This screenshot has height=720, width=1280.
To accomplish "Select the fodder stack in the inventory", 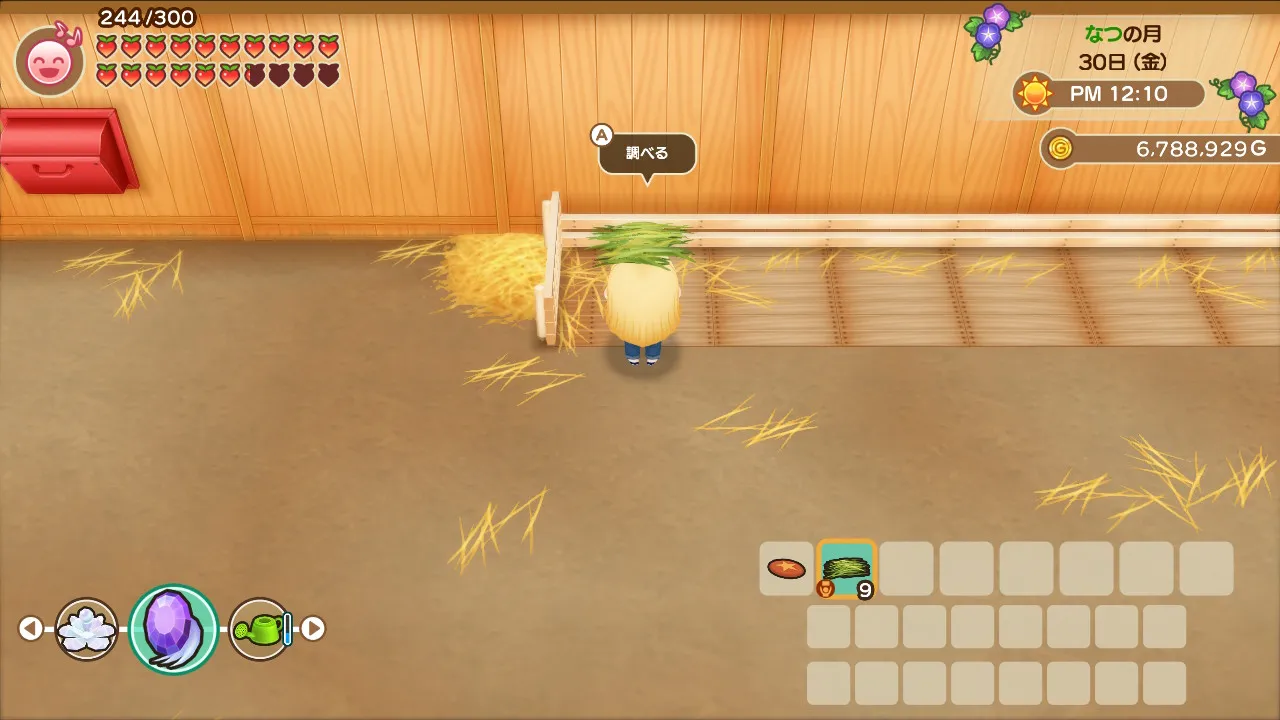I will (x=847, y=569).
